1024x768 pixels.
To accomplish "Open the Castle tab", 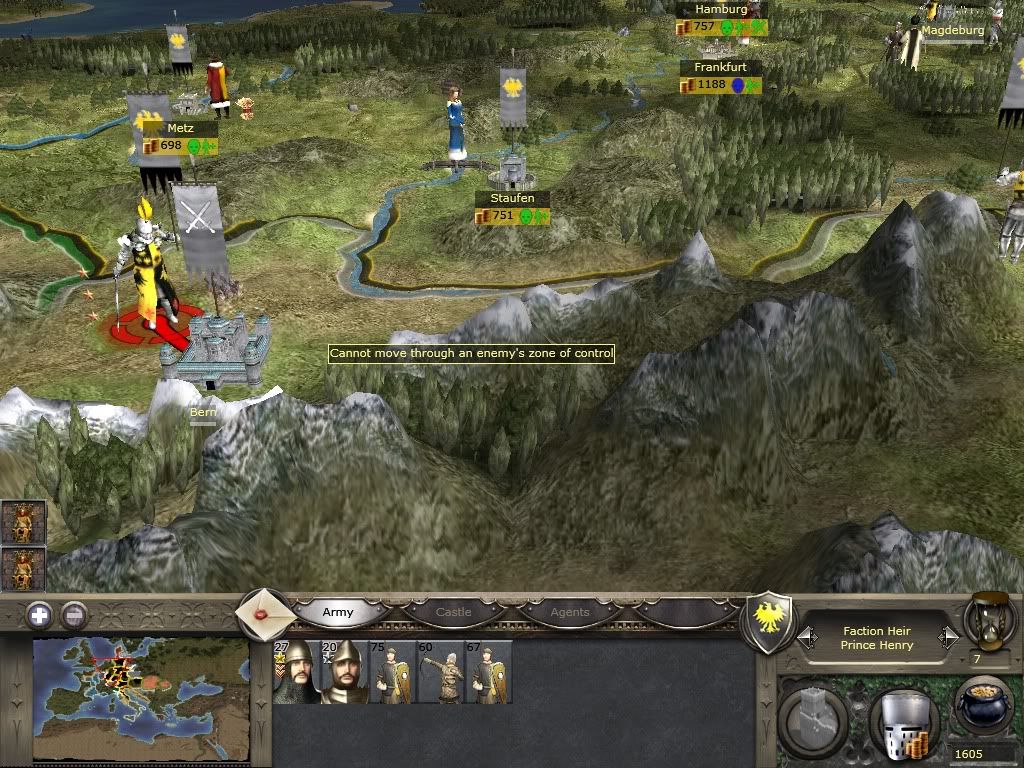I will click(453, 612).
